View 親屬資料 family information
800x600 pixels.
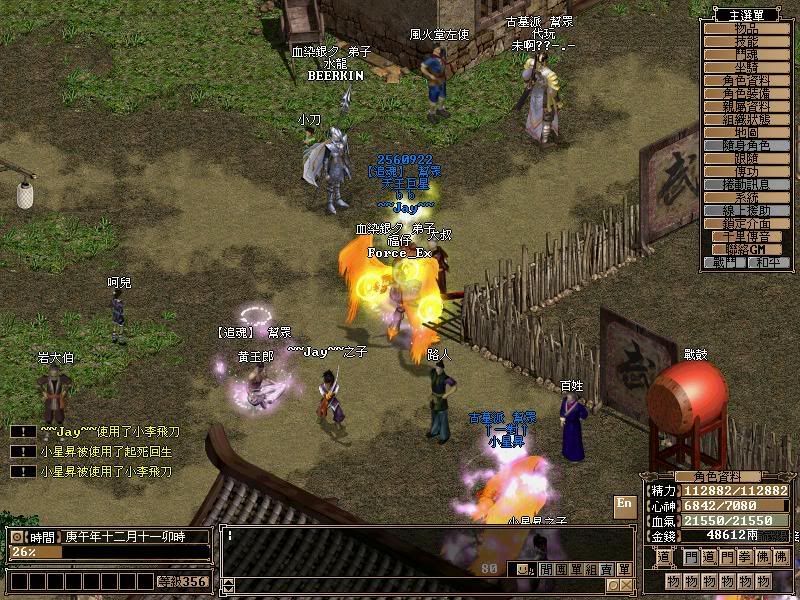click(x=747, y=107)
